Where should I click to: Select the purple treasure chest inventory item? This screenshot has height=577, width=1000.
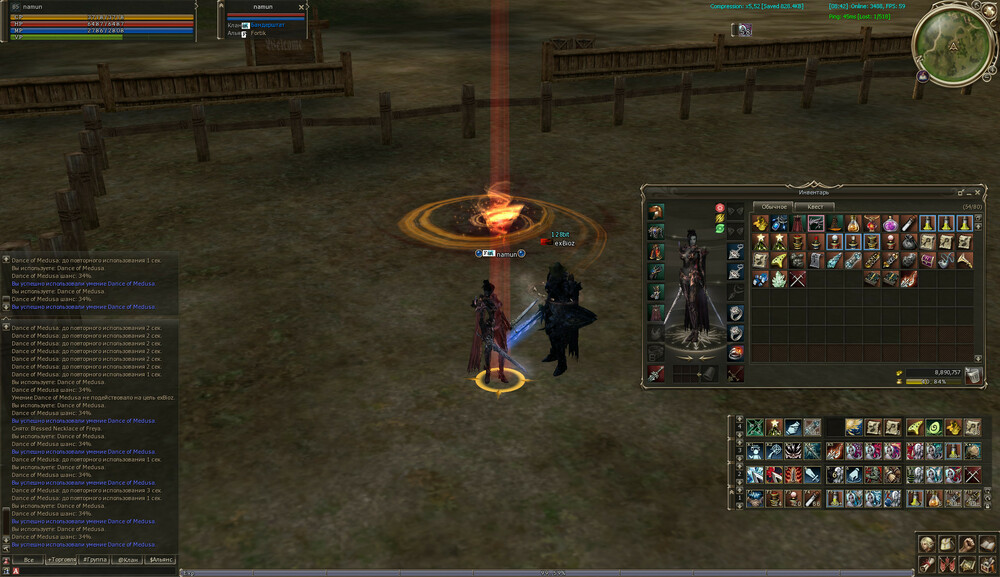pos(927,260)
